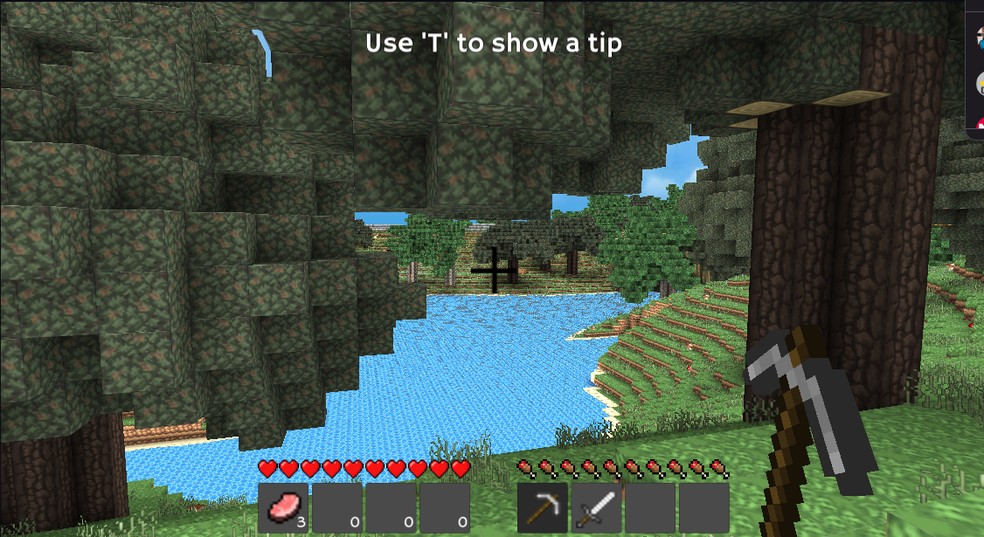Select the raw meat inventory slot
The width and height of the screenshot is (984, 537).
[283, 507]
